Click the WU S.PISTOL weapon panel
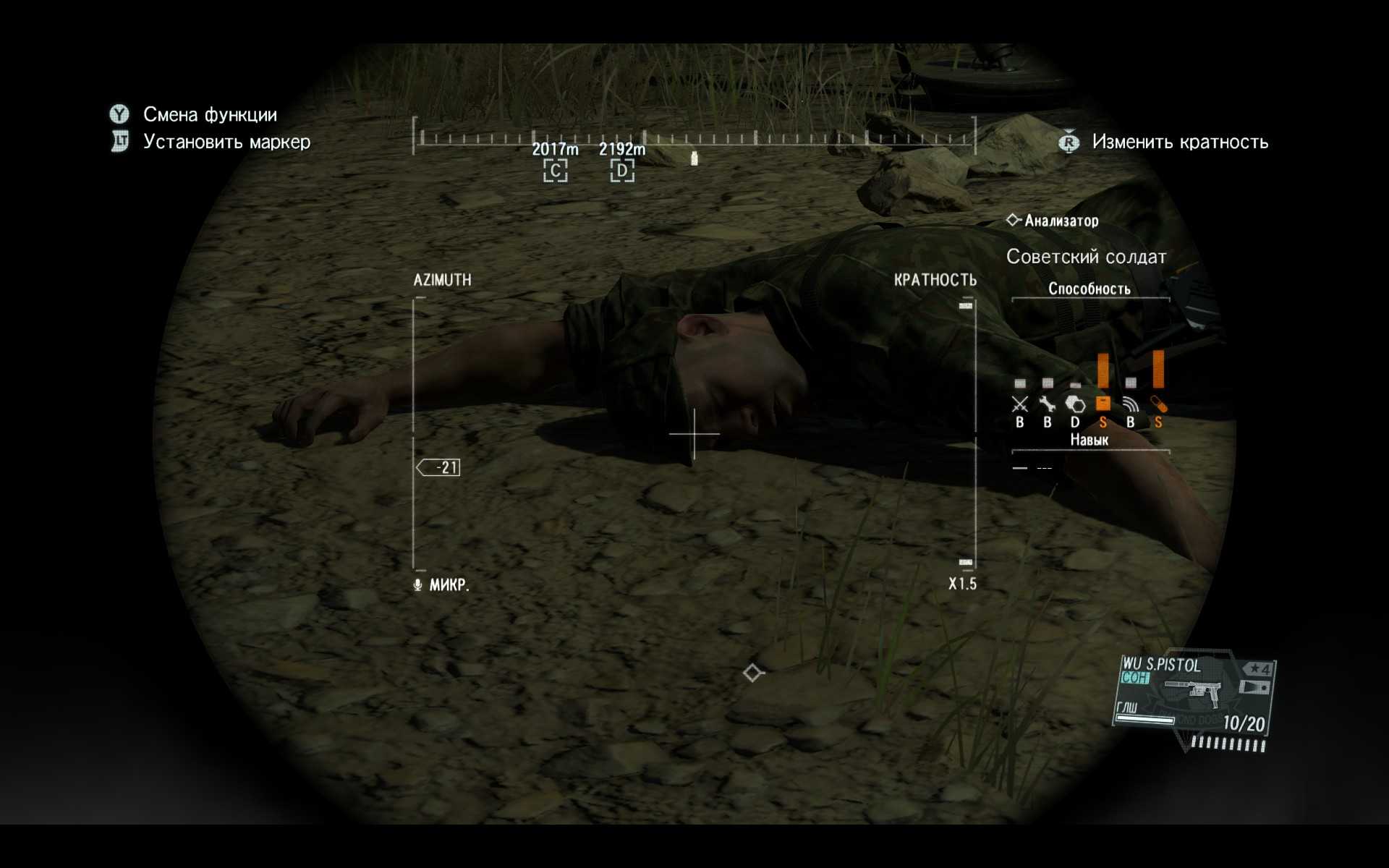The height and width of the screenshot is (868, 1389). click(x=1194, y=698)
